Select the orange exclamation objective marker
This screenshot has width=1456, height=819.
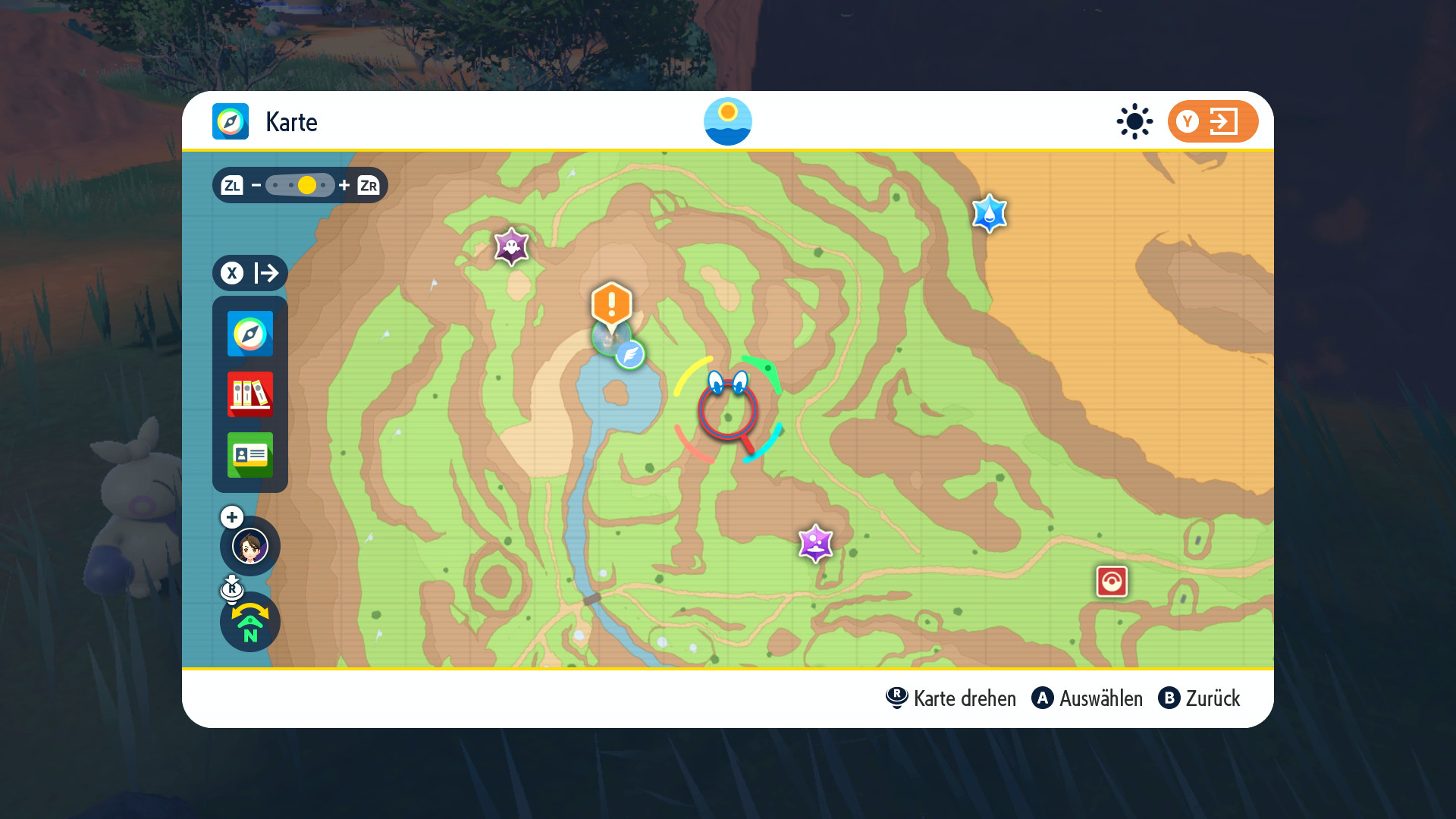pos(611,305)
